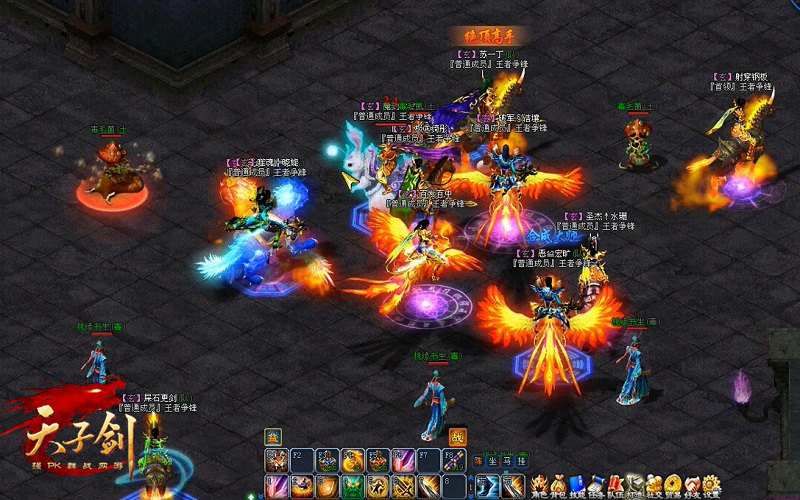The image size is (800, 500).
Task: Activate the green demon face skill
Action: click(x=353, y=487)
